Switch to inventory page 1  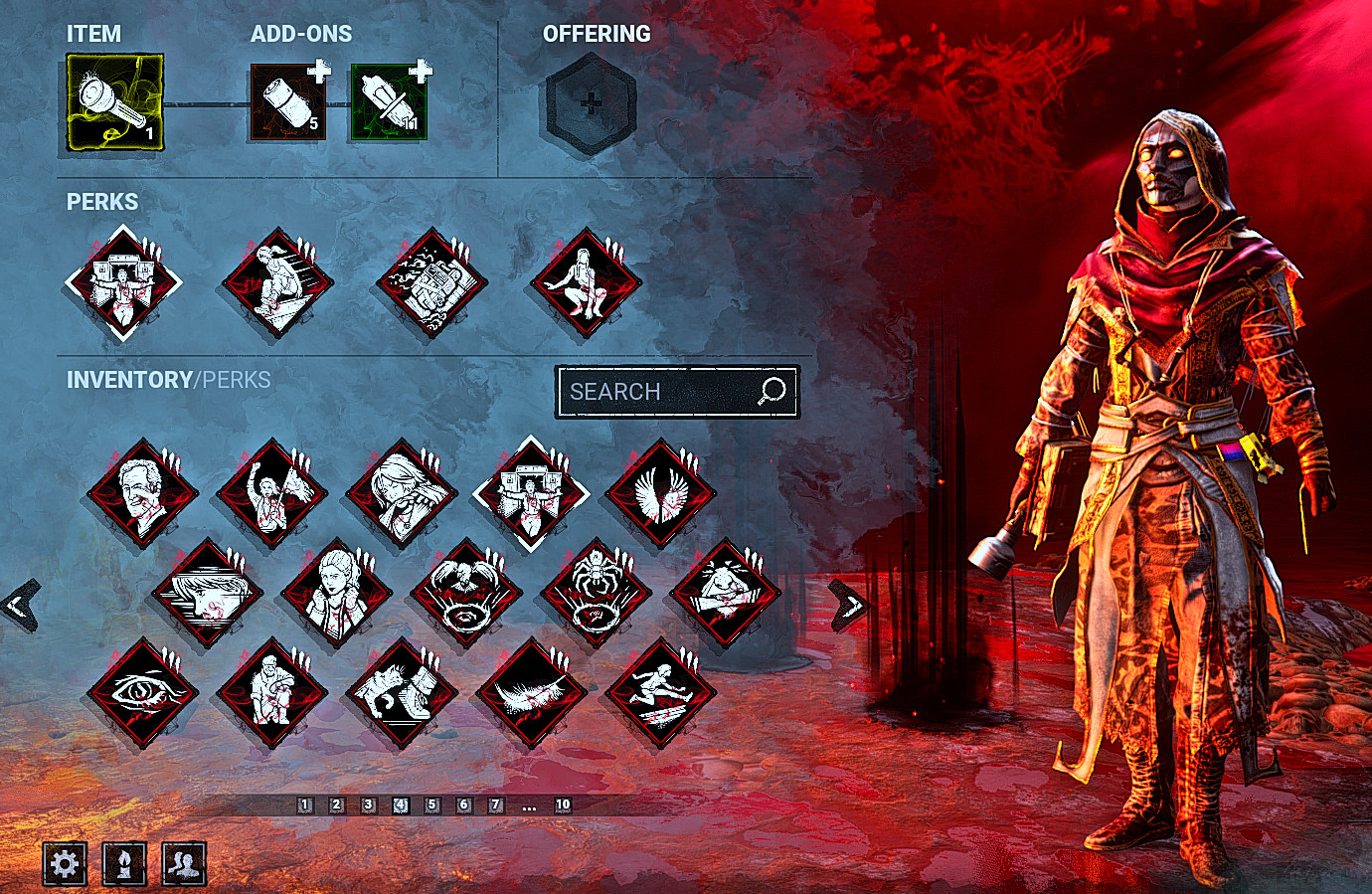tap(305, 805)
